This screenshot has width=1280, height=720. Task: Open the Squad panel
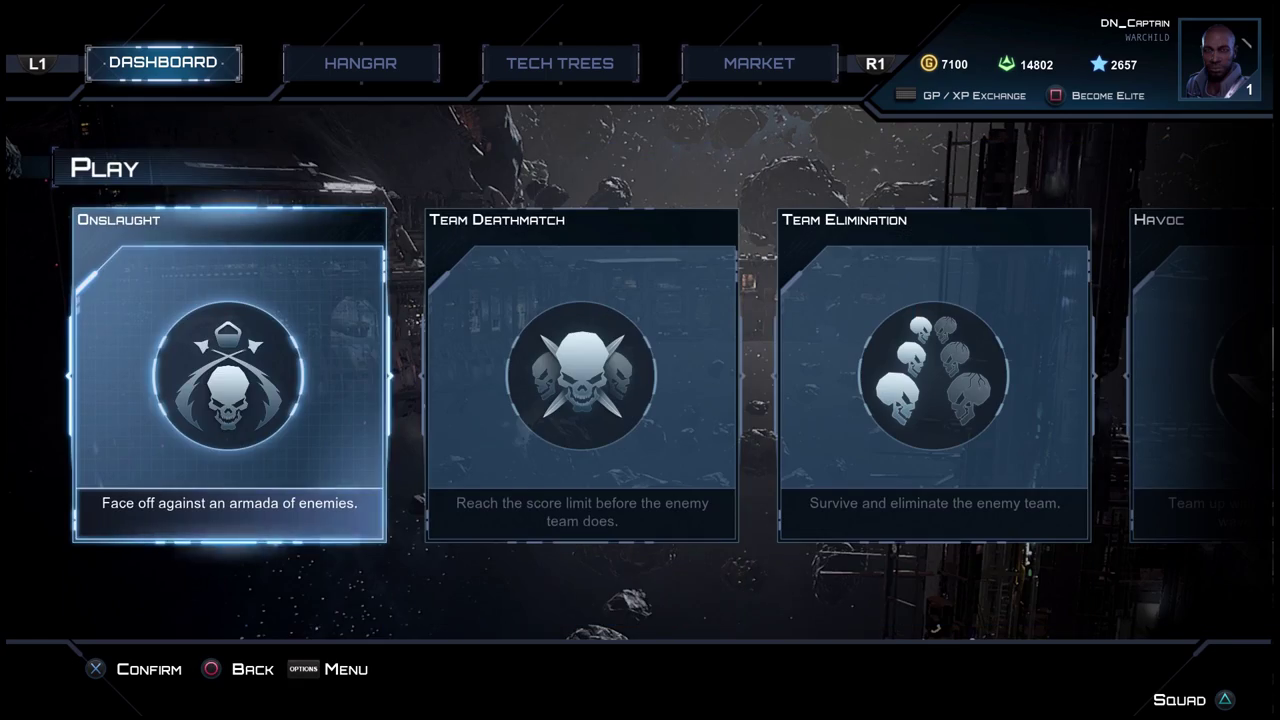[x=1193, y=700]
